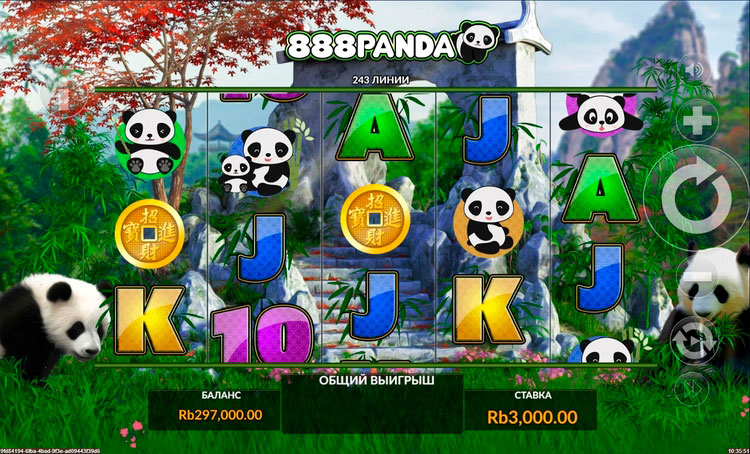Increase the bet with the plus button
Viewport: 750px width, 454px height.
697,123
